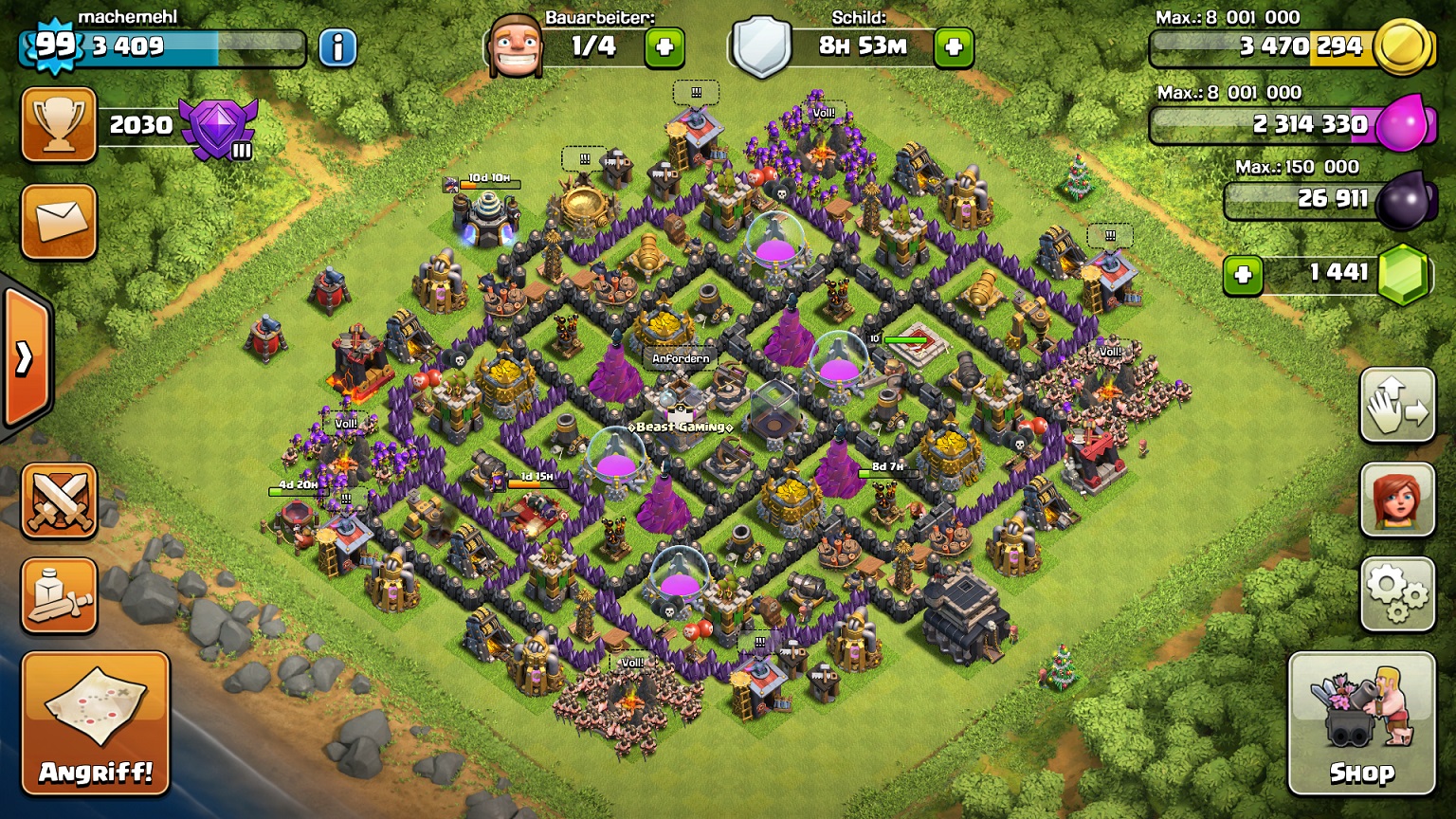This screenshot has width=1456, height=819.
Task: Open the crossed swords clan war button
Action: pyautogui.click(x=59, y=500)
